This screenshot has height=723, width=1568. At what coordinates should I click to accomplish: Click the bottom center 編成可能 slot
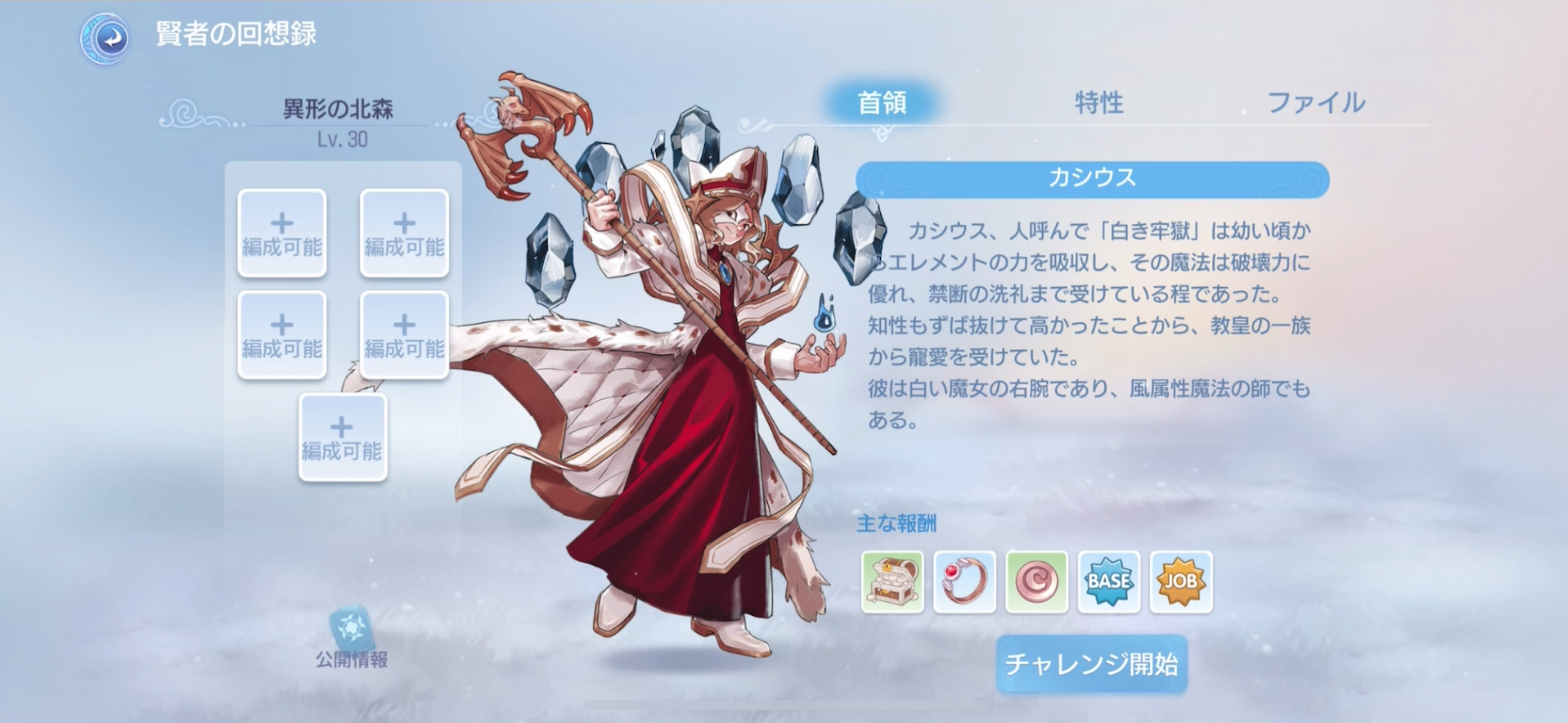tap(343, 438)
